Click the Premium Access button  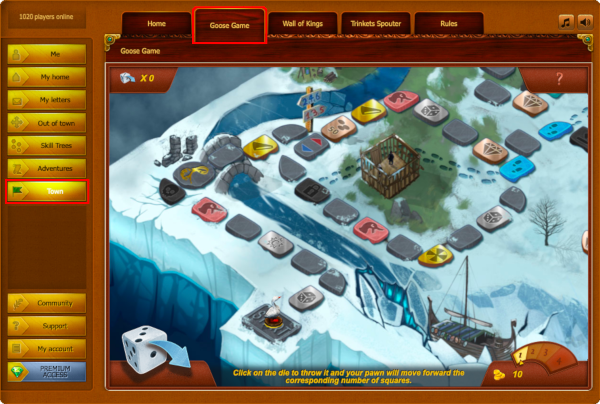point(47,372)
